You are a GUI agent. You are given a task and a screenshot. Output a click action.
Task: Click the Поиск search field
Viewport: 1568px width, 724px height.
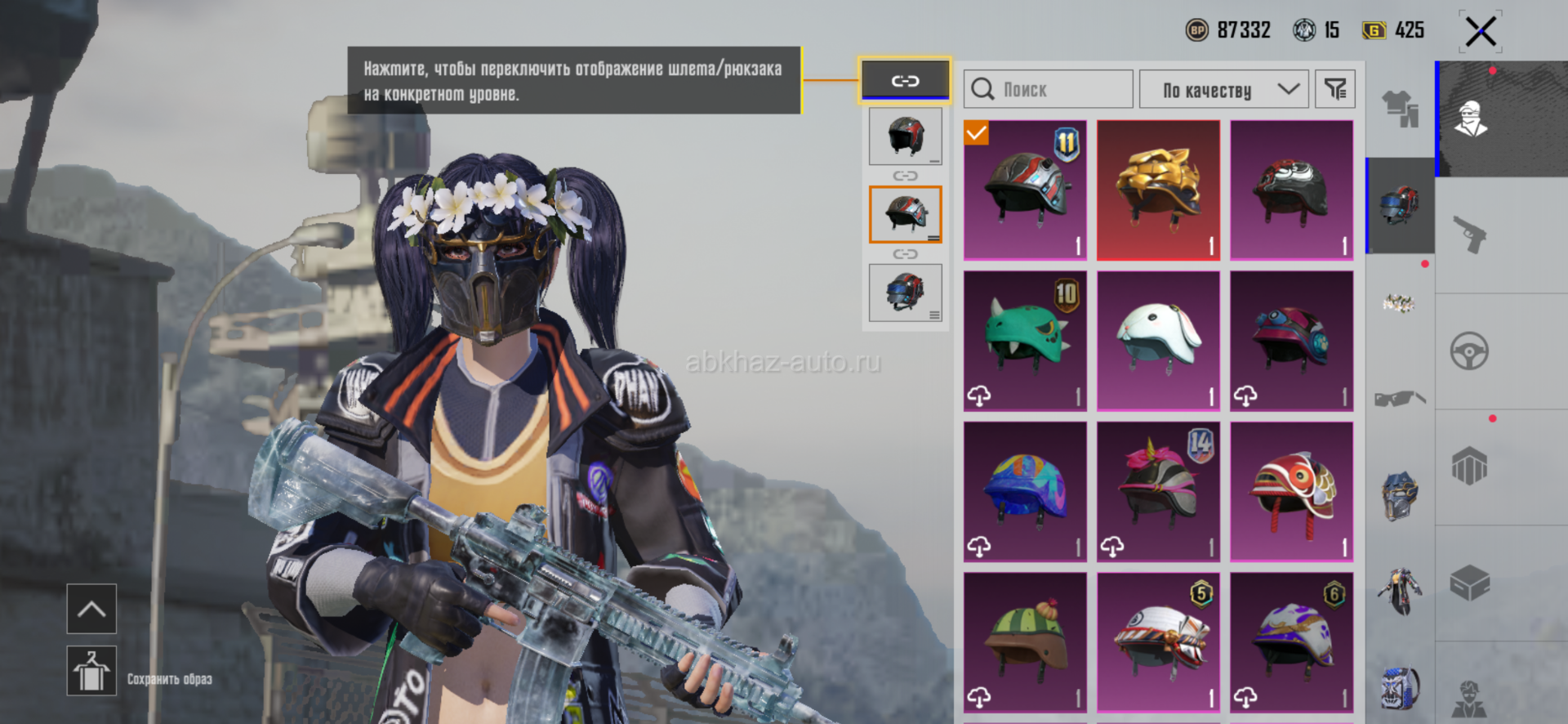[x=1049, y=89]
